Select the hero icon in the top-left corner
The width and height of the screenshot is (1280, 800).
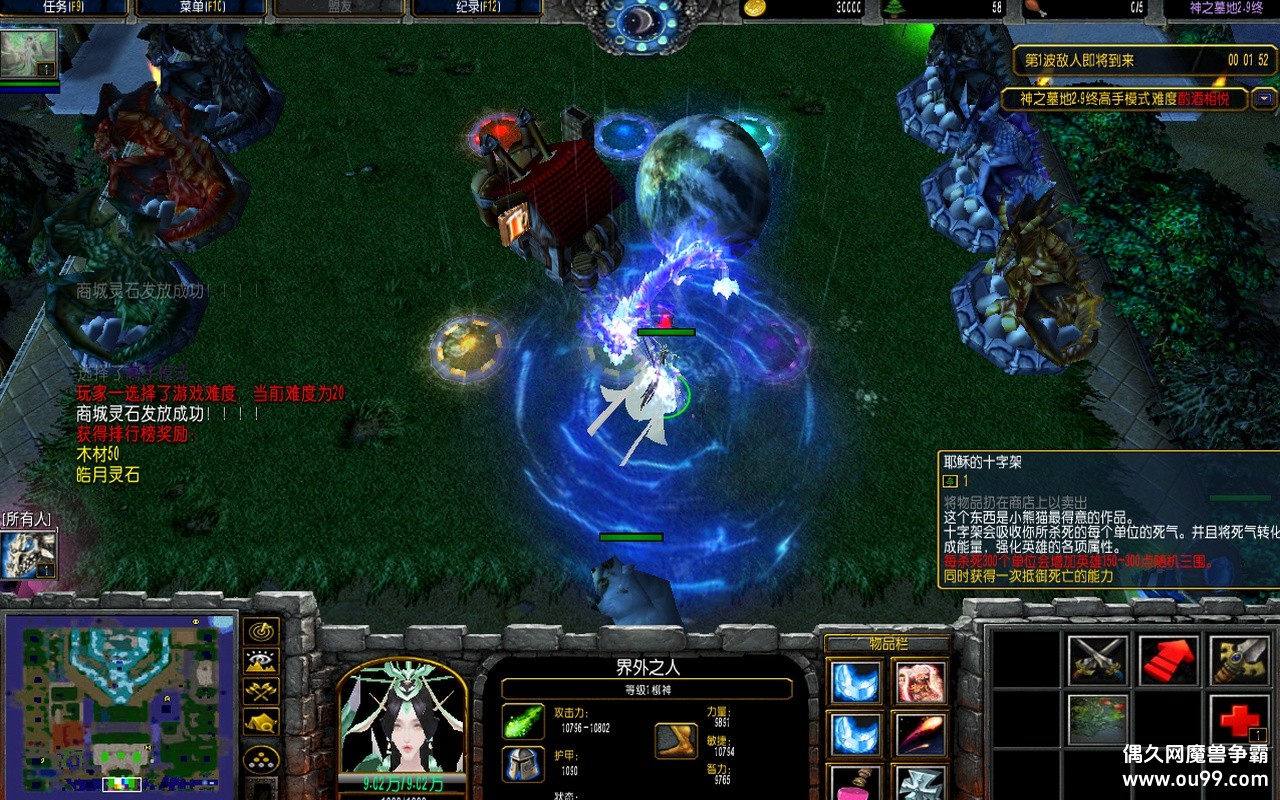click(28, 54)
